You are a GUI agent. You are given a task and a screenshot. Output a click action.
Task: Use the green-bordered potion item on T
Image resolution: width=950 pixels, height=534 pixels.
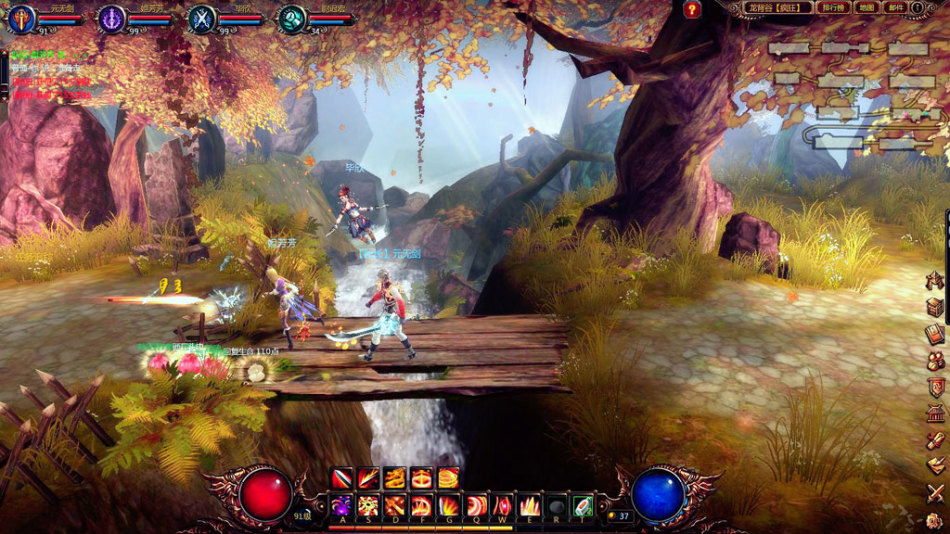pyautogui.click(x=583, y=505)
